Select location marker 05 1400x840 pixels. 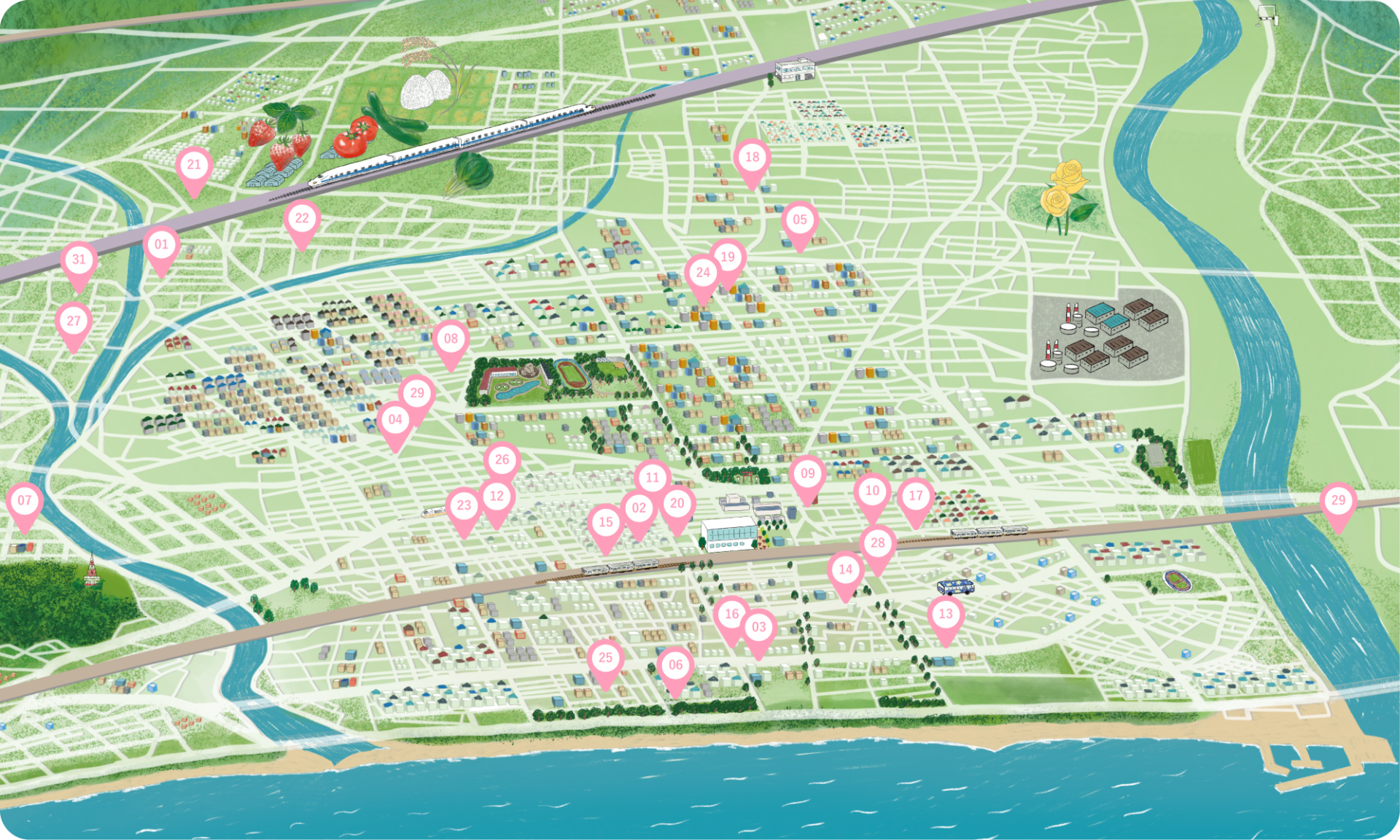pos(800,220)
